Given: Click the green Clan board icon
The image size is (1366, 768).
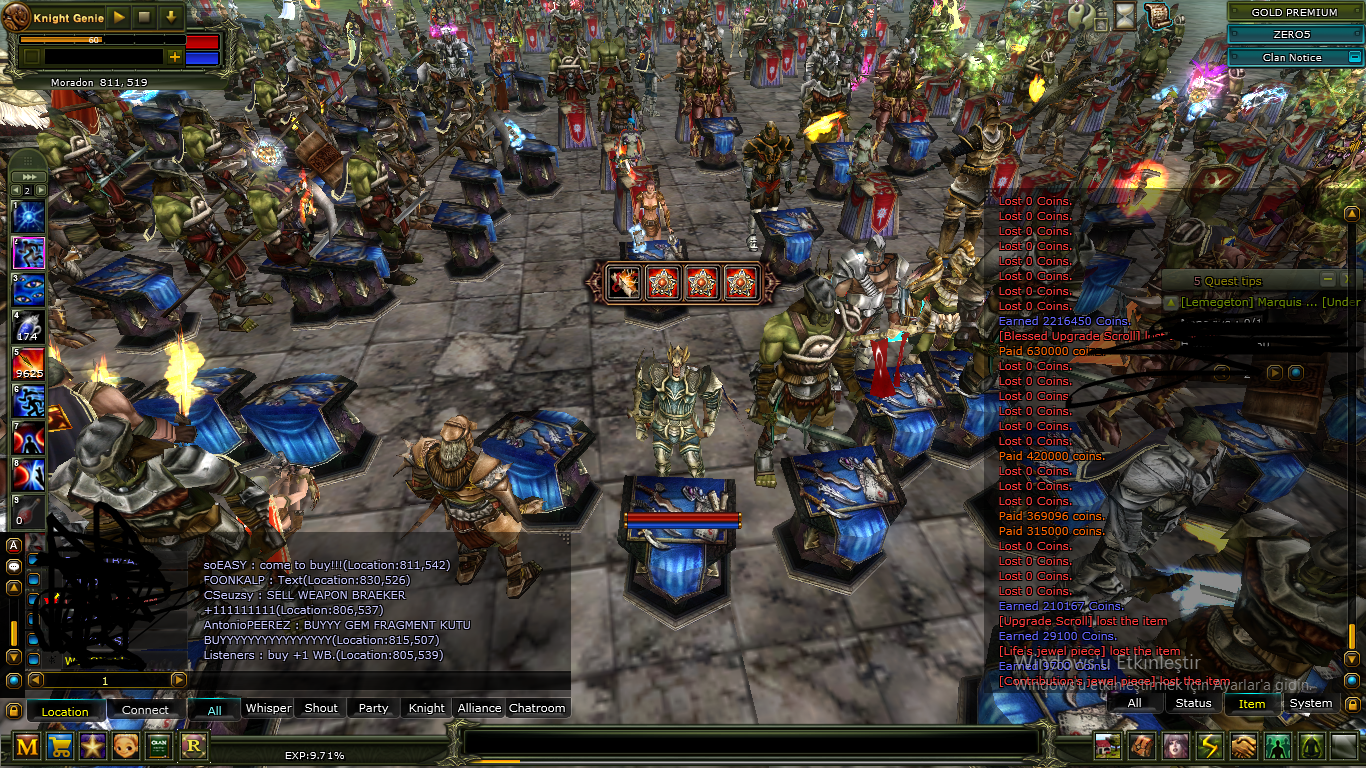Looking at the screenshot, I should click(x=159, y=746).
